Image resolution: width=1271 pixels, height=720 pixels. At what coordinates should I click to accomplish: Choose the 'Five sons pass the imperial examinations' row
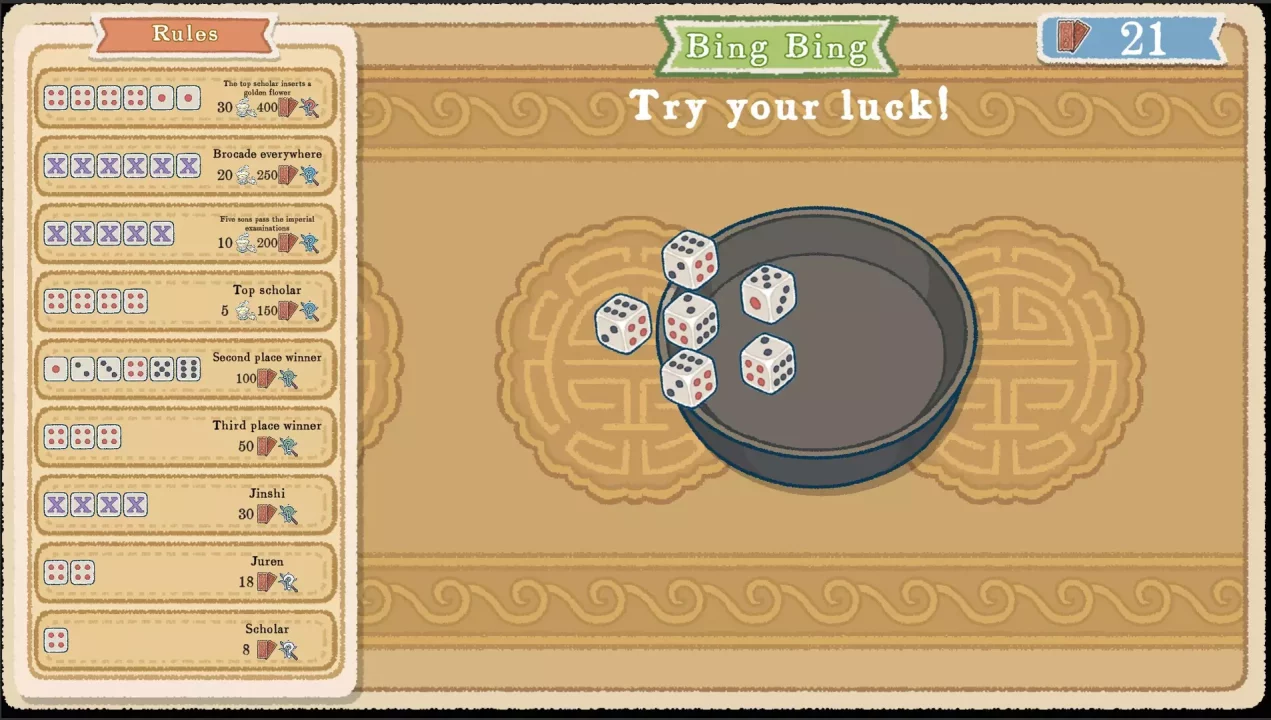(x=185, y=234)
